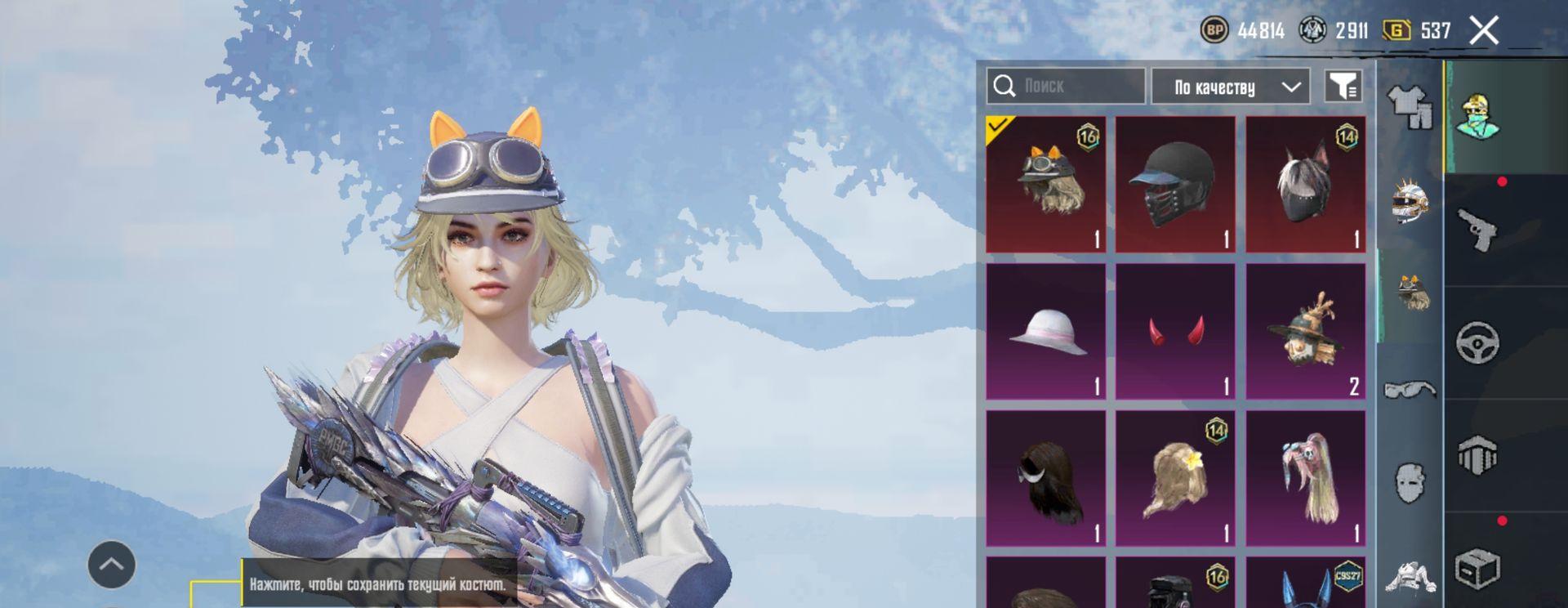Open the sunglasses eyewear category

pyautogui.click(x=1410, y=389)
